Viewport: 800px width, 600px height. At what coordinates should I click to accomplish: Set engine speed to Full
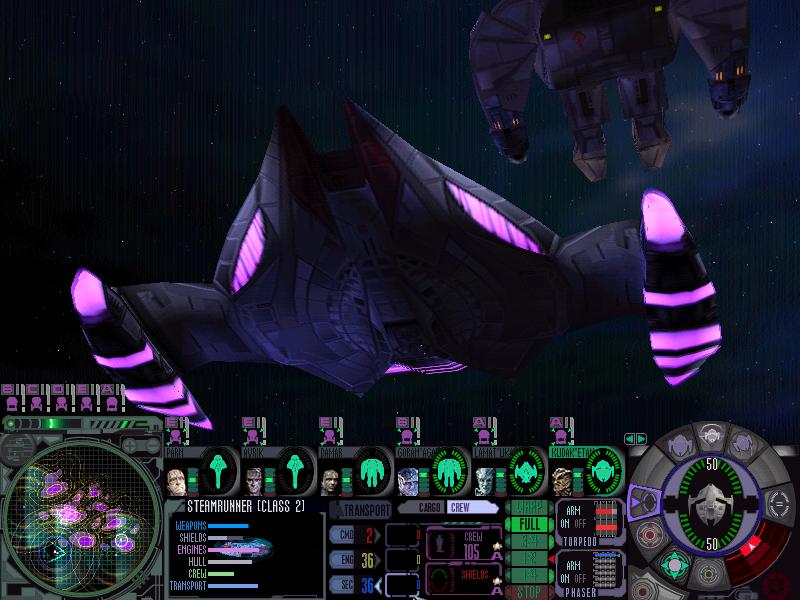point(530,524)
